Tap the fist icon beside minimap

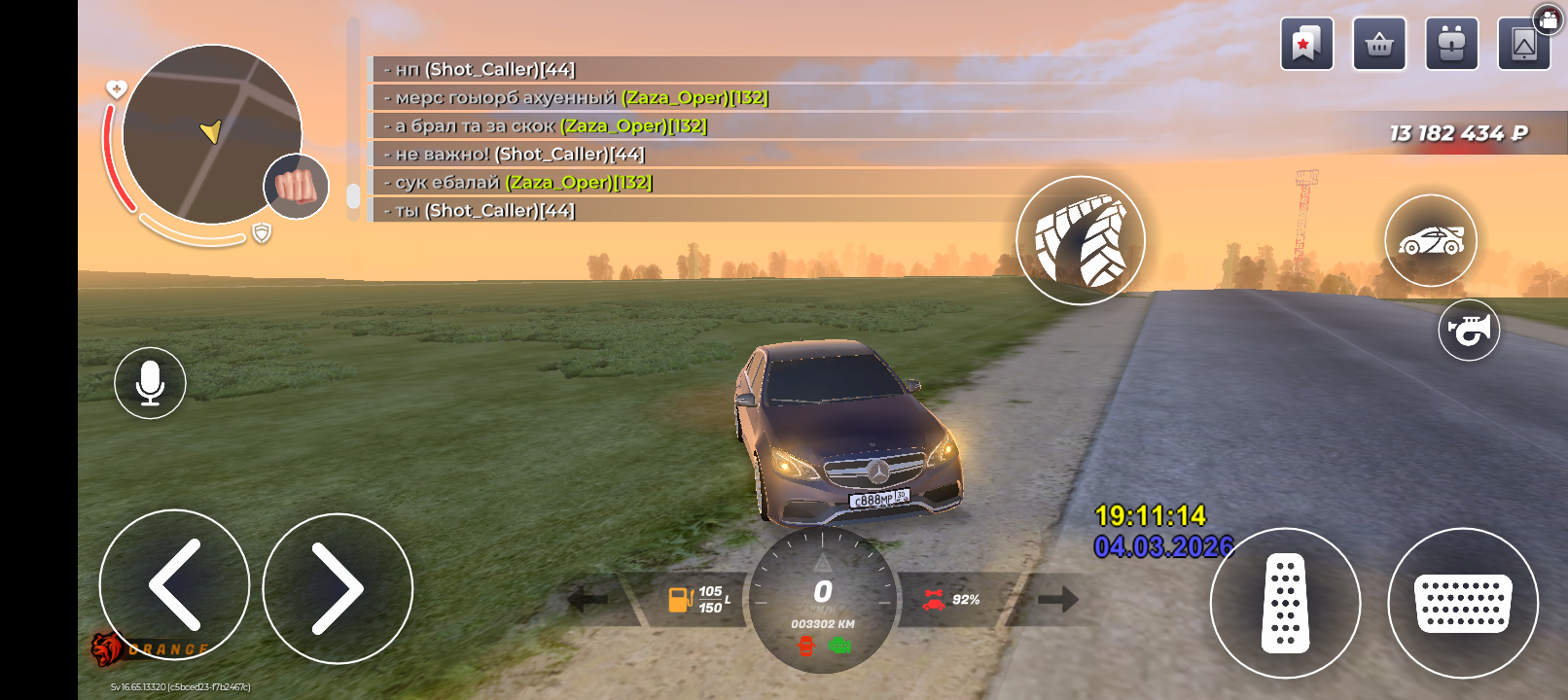296,186
